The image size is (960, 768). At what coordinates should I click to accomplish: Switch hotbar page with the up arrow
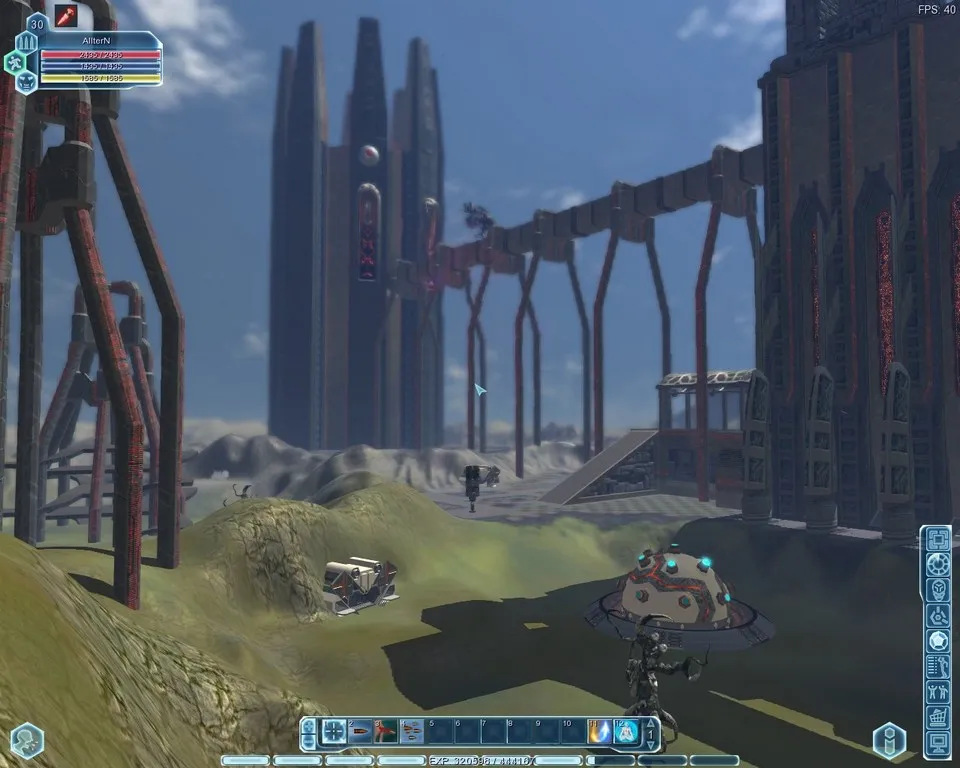click(x=651, y=722)
